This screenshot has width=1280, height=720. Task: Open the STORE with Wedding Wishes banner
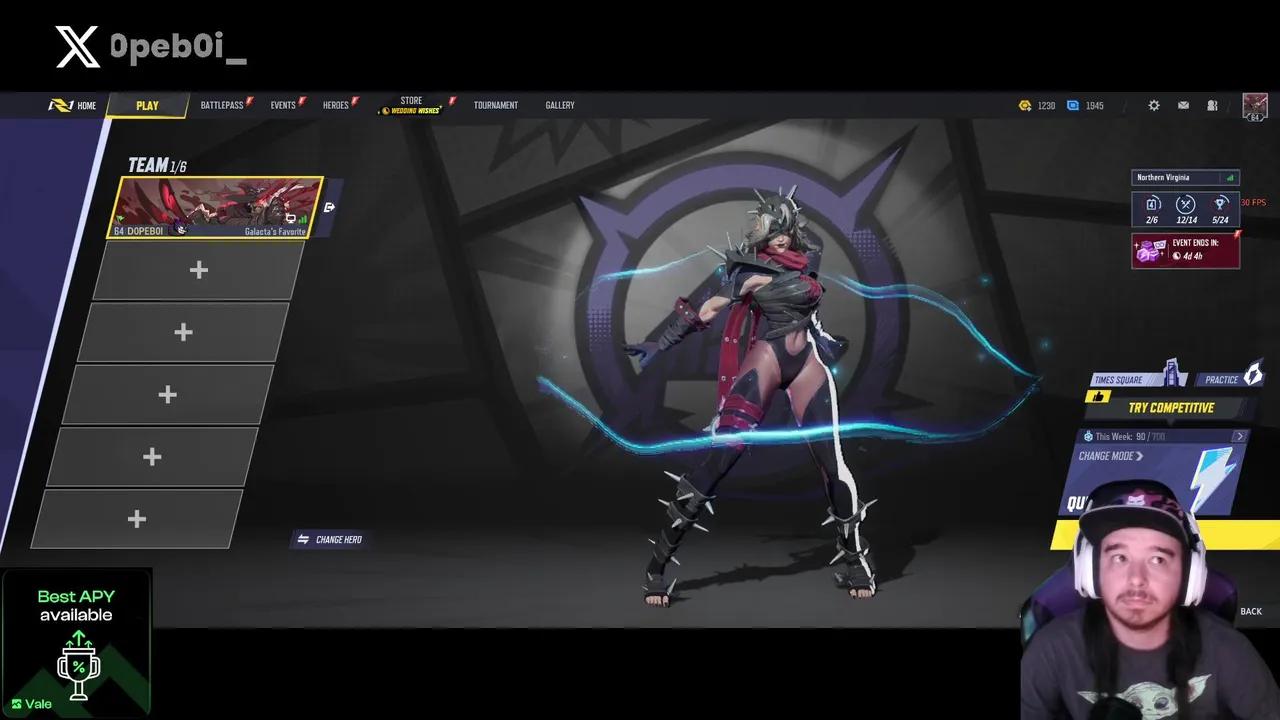(411, 104)
